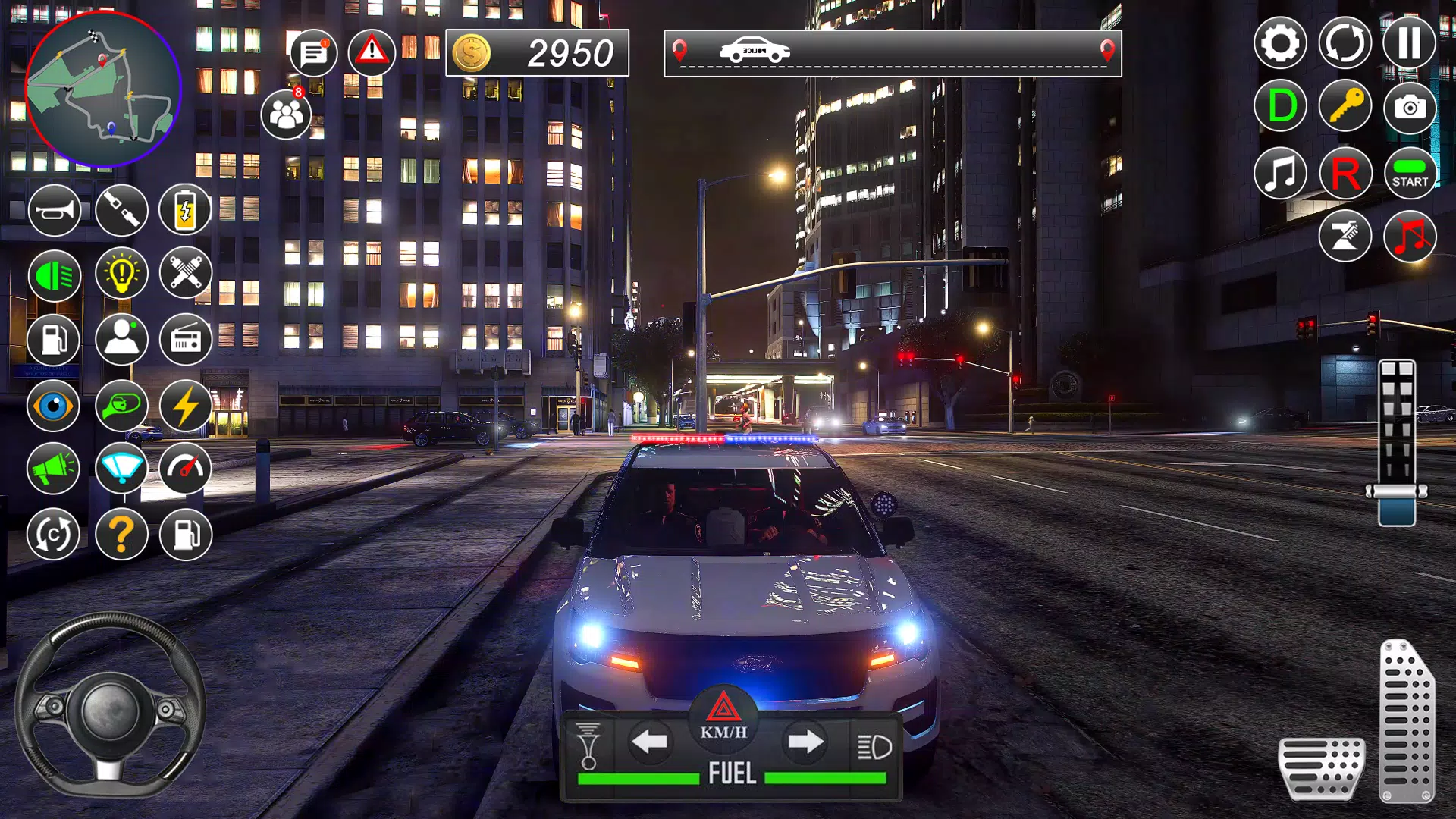The height and width of the screenshot is (819, 1456).
Task: Open the yellow question mark help
Action: click(x=121, y=535)
